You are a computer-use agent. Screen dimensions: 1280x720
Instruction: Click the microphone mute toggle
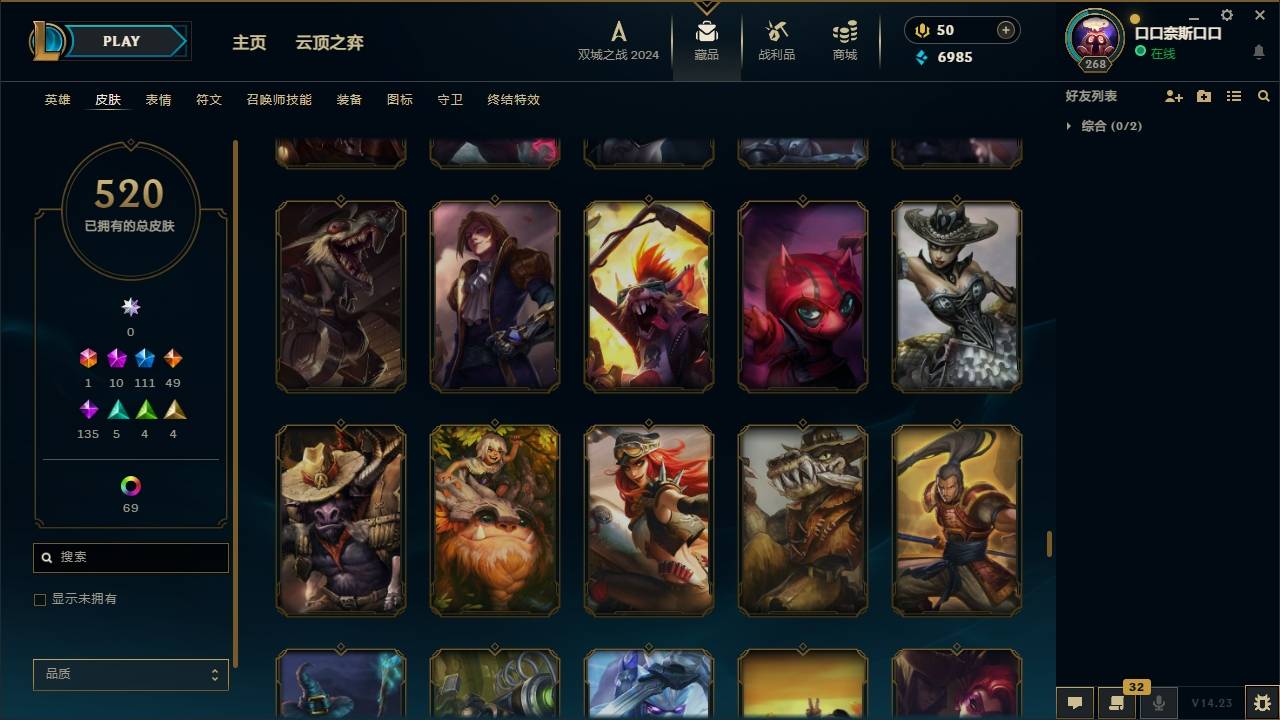coord(1160,704)
